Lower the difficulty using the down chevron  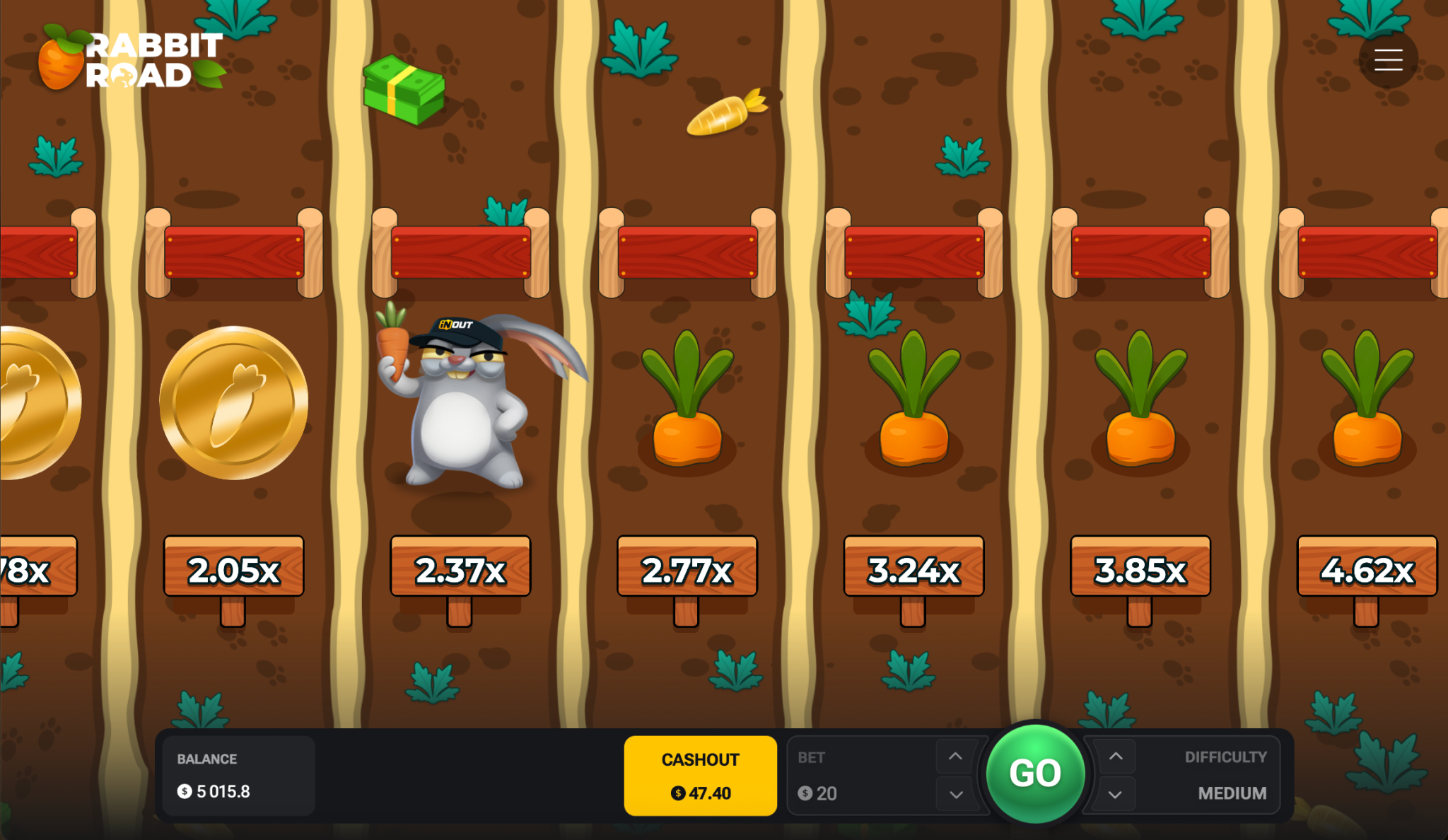pyautogui.click(x=1116, y=794)
